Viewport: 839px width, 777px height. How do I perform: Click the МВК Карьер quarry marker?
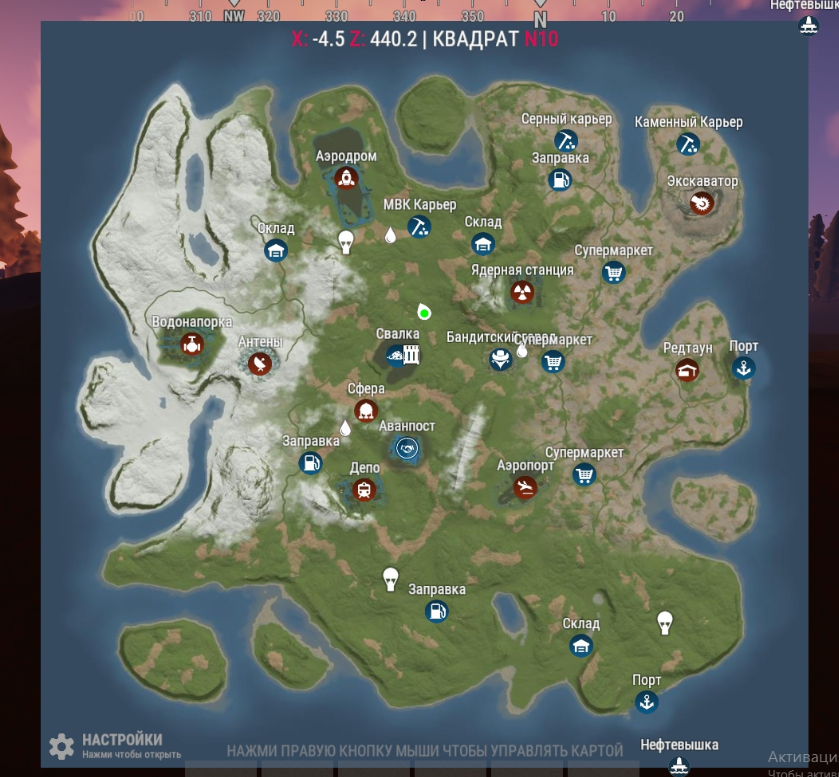pos(420,227)
